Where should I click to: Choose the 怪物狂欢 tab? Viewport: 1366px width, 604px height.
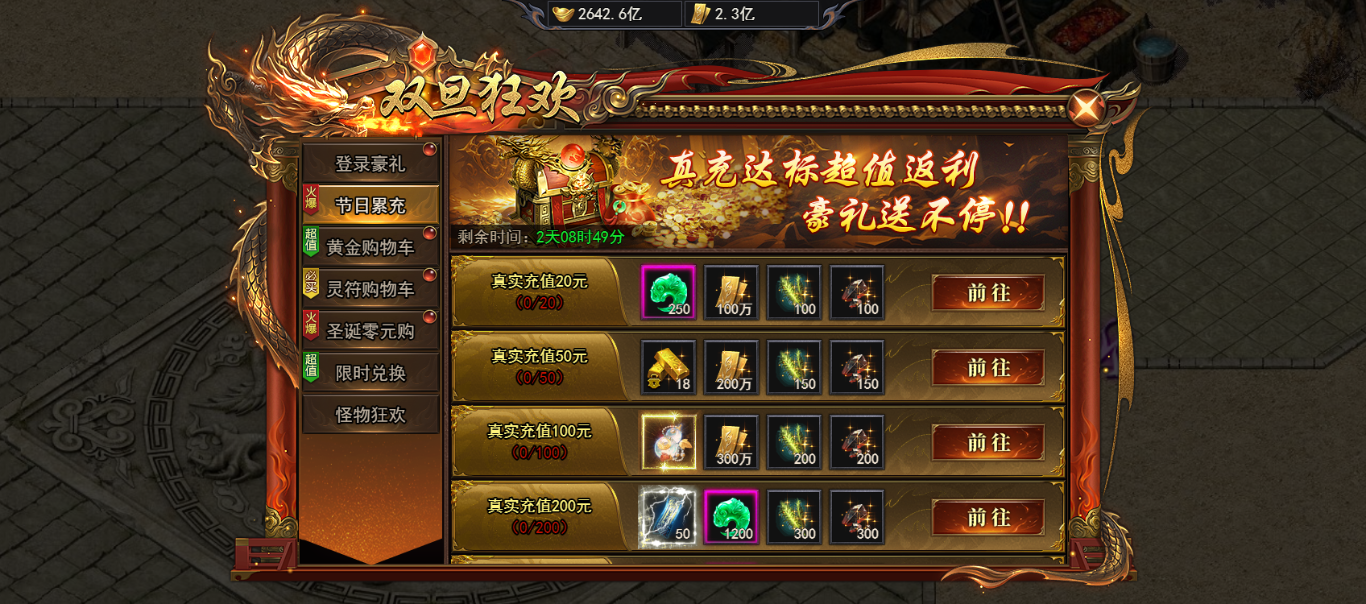pos(370,415)
